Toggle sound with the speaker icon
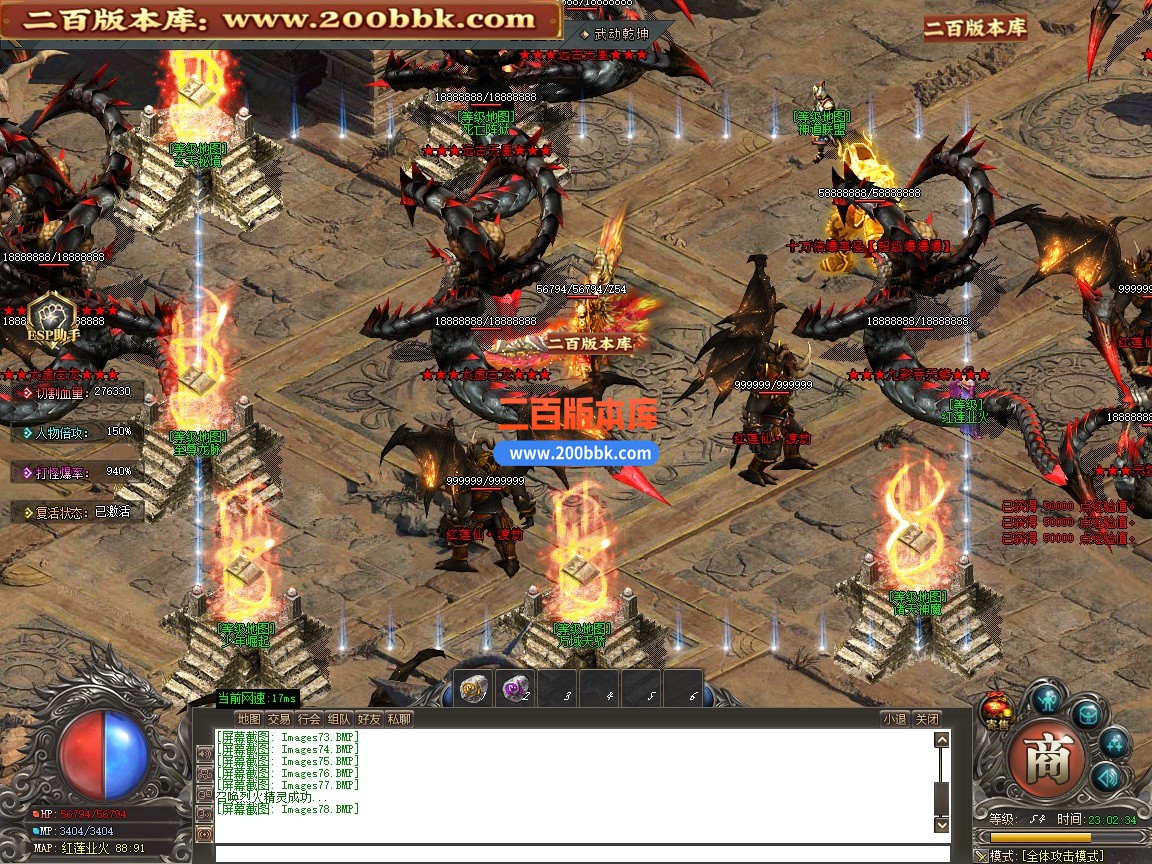Image resolution: width=1152 pixels, height=864 pixels. pyautogui.click(x=1105, y=777)
